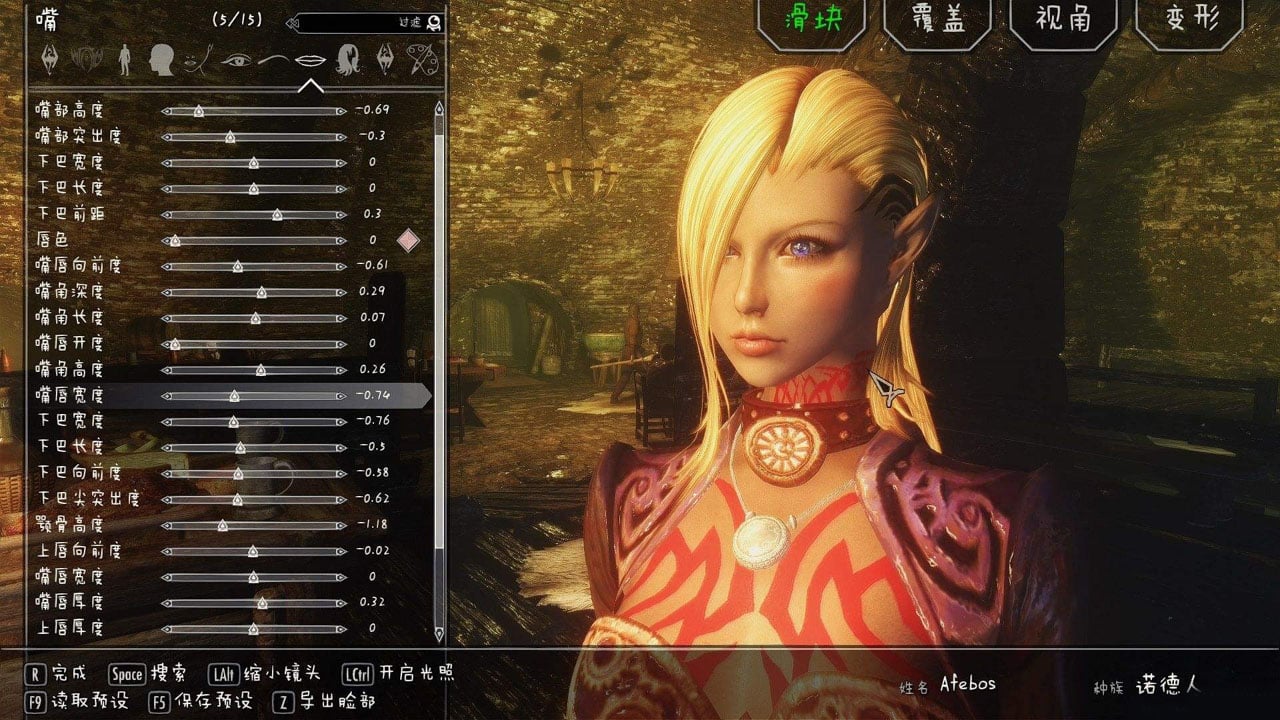
Task: Click the magnifier search icon beside 过滤
Action: click(432, 23)
